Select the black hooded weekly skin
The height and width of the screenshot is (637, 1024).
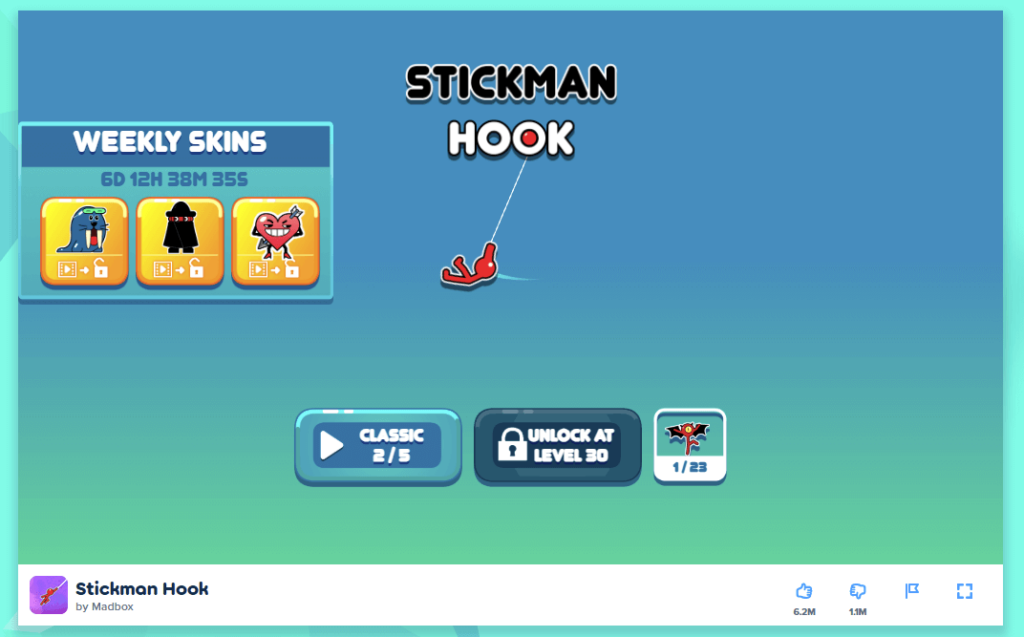180,242
